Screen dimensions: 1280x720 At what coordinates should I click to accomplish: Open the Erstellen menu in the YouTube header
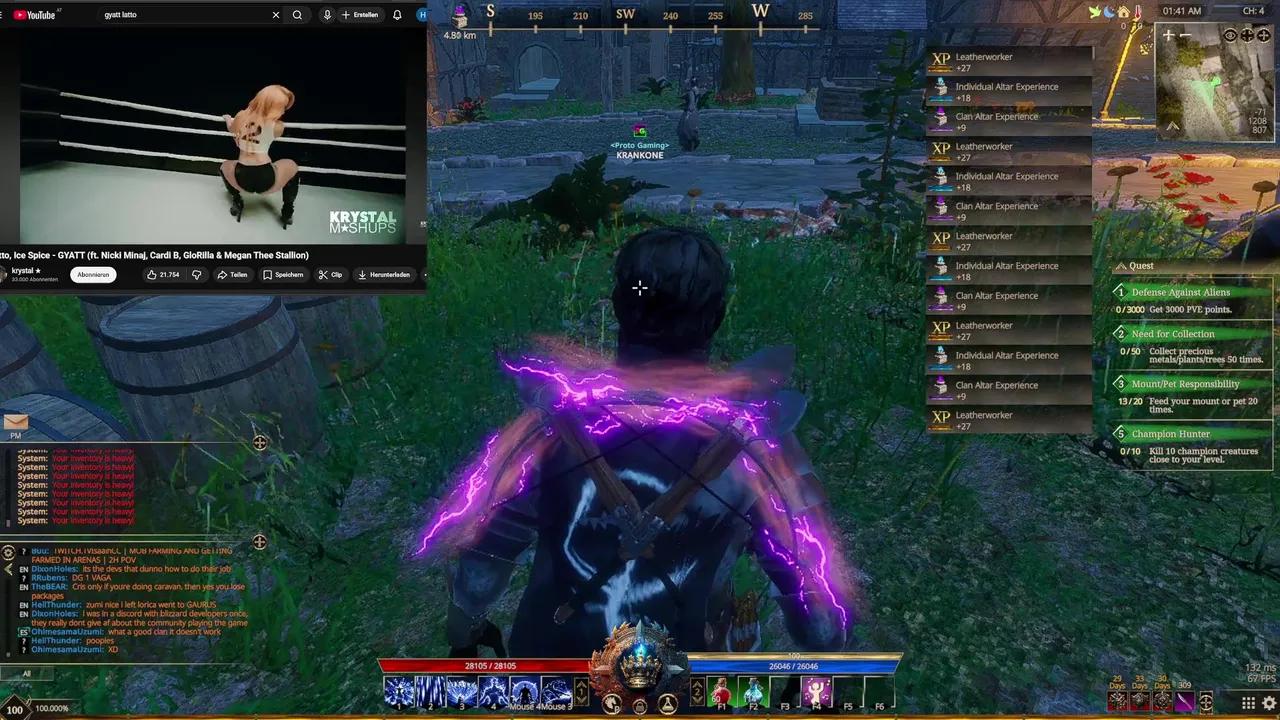pos(360,14)
